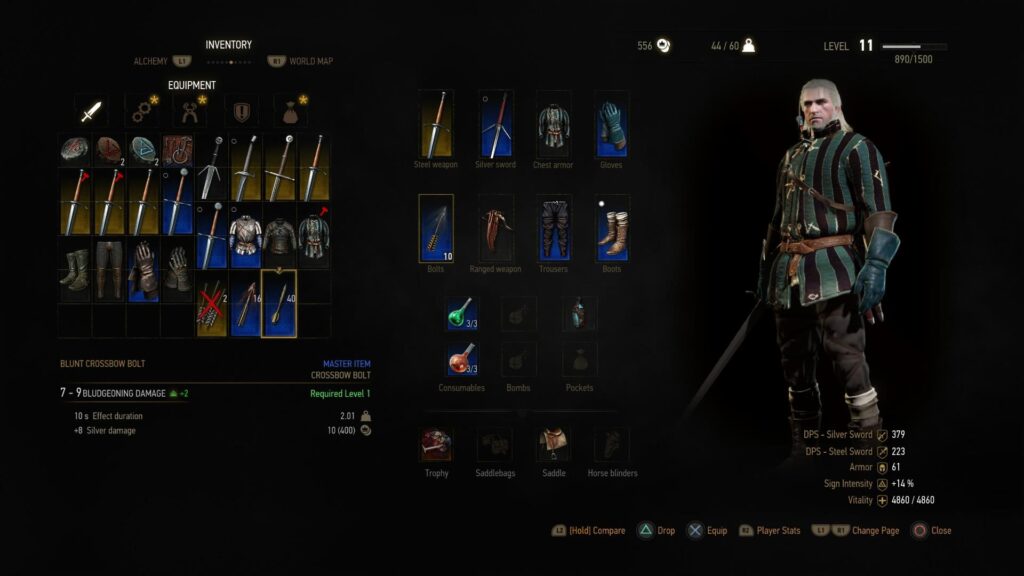Select the equipped boots slot
This screenshot has height=576, width=1024.
(x=611, y=228)
